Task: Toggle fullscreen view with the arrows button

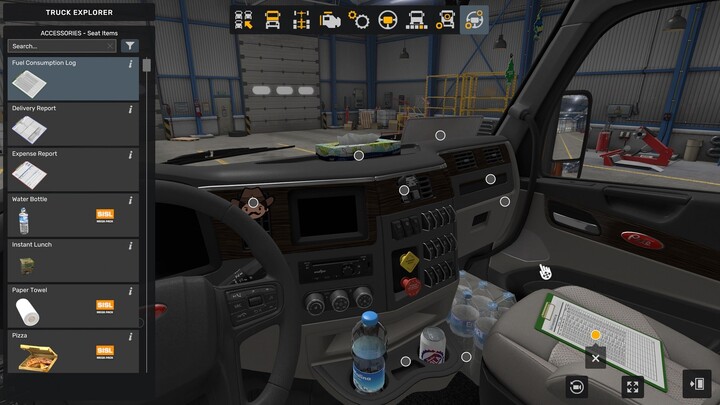Action: tap(632, 386)
